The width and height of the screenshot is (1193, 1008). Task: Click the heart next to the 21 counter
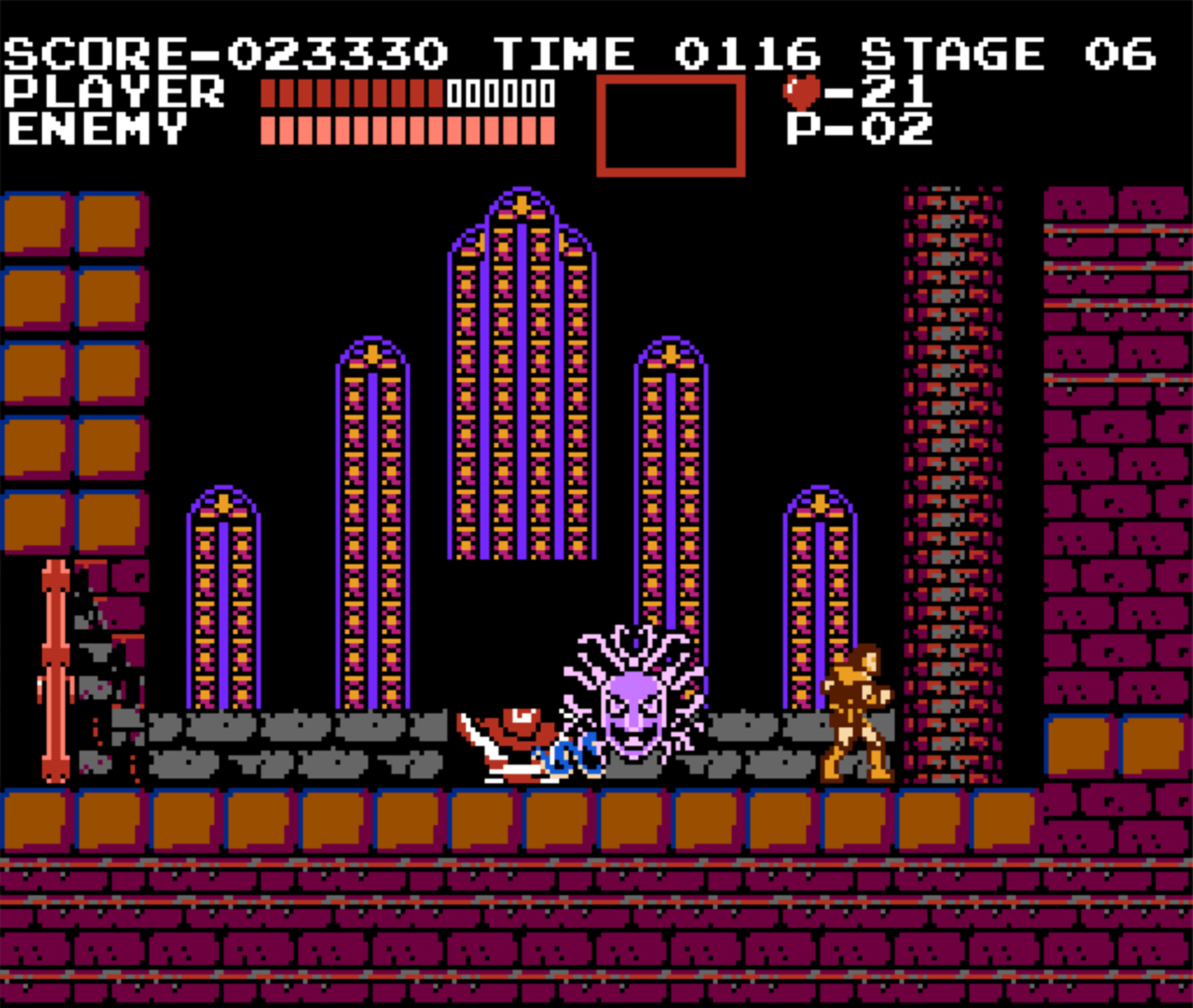pyautogui.click(x=802, y=91)
